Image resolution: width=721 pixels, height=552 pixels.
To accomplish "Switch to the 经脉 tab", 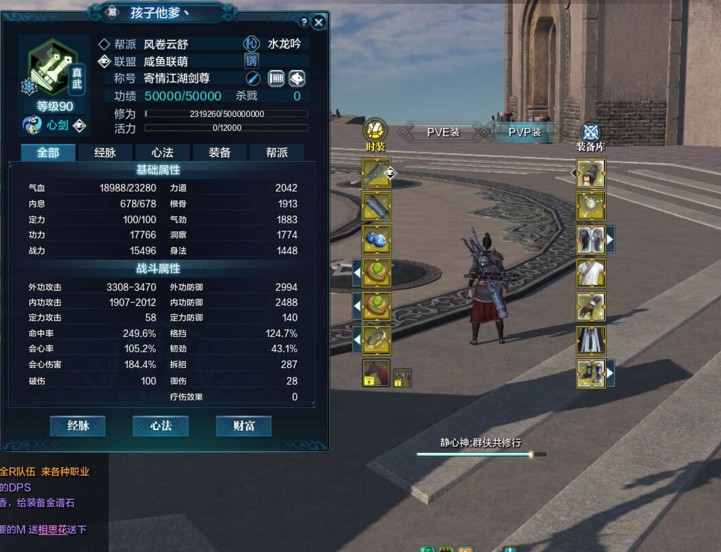I will click(105, 152).
